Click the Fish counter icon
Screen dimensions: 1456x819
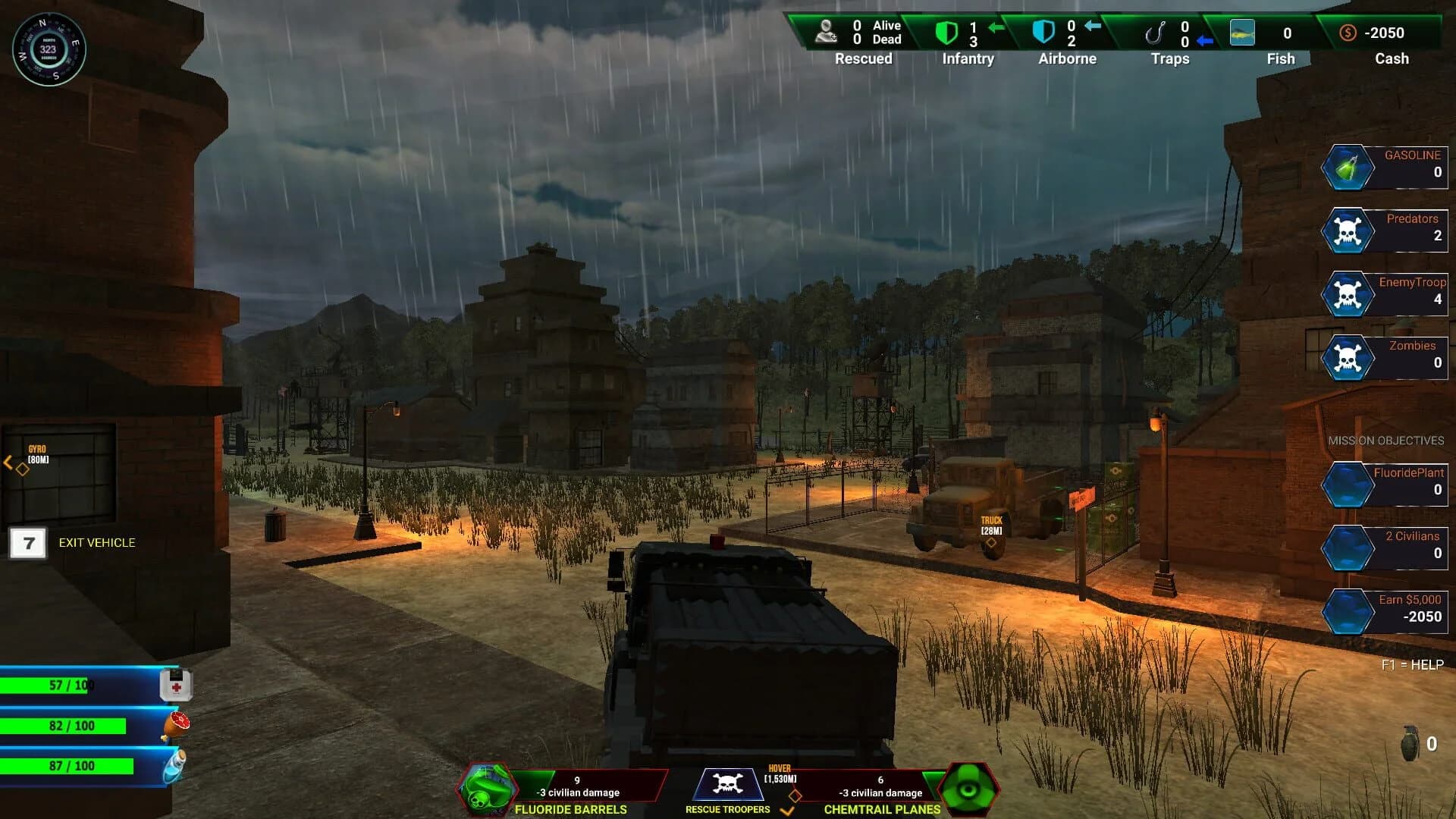point(1243,33)
